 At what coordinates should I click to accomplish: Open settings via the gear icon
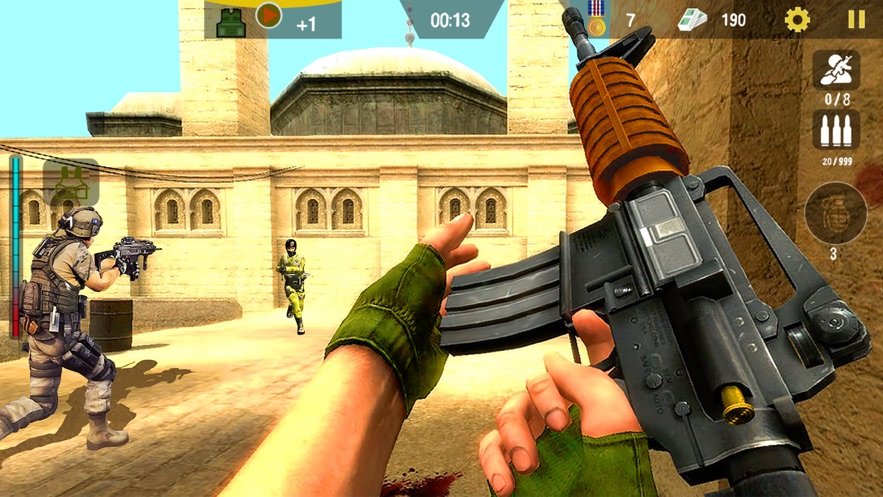tap(797, 19)
